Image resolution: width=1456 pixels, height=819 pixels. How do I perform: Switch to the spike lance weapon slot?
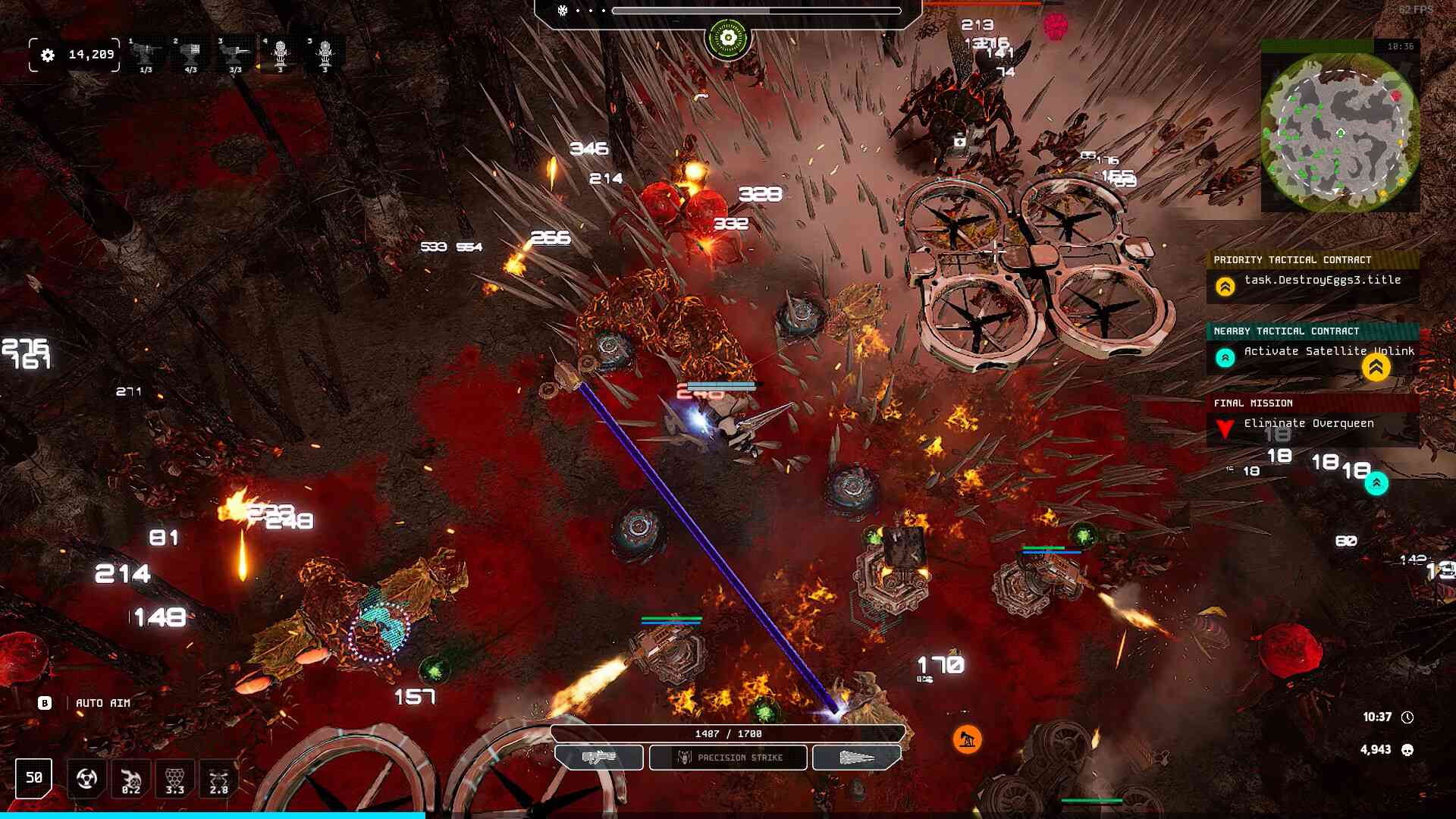(x=857, y=758)
